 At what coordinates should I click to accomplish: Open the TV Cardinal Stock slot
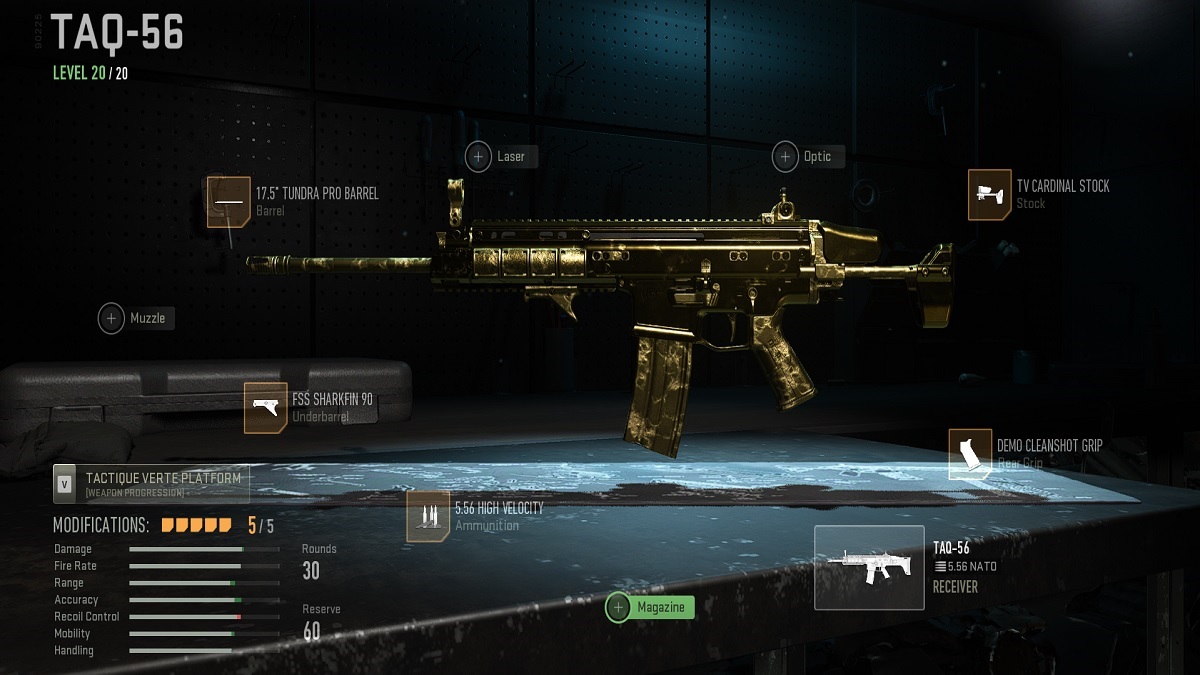coord(990,194)
